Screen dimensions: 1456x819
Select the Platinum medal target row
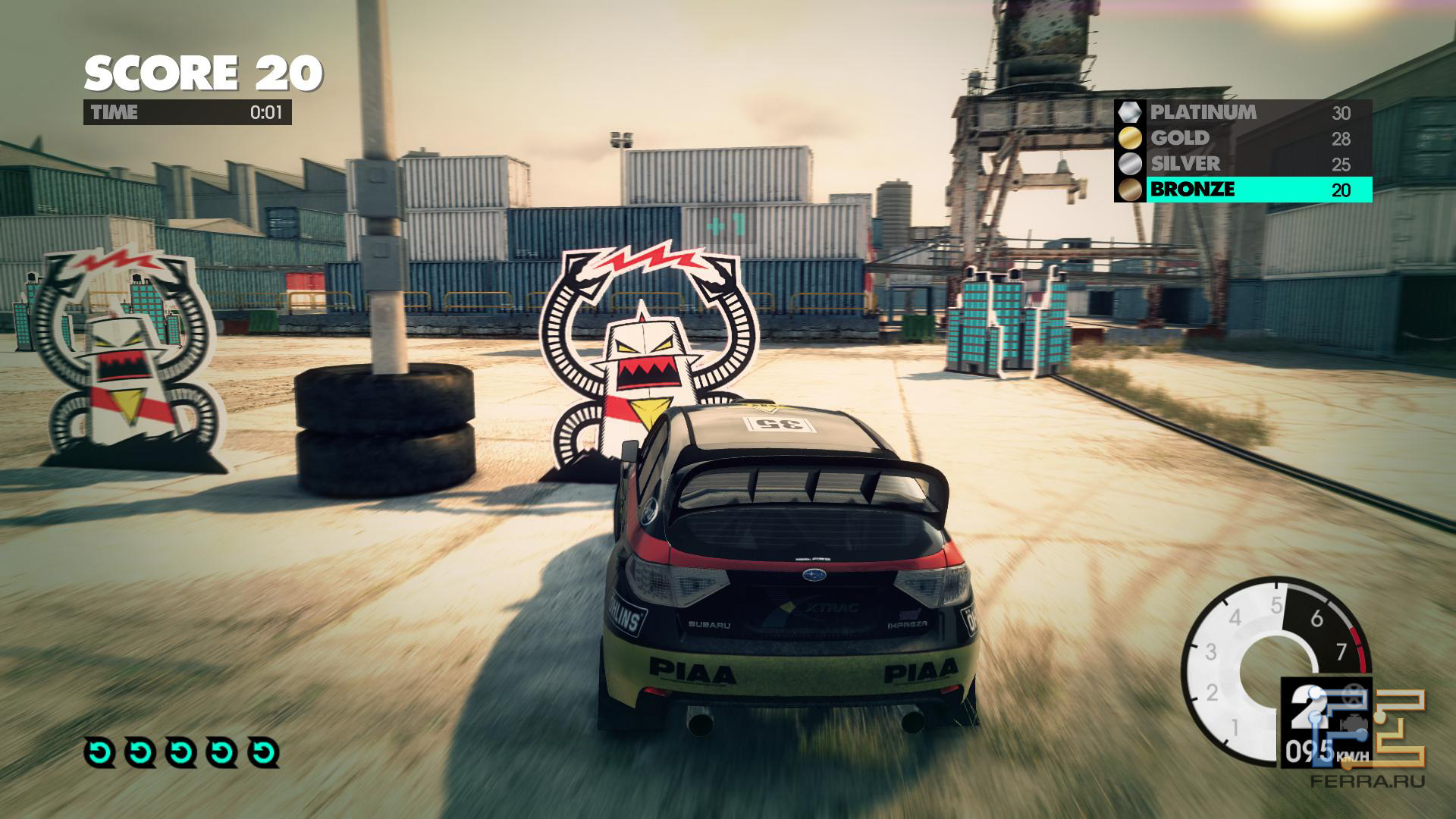coord(1243,112)
